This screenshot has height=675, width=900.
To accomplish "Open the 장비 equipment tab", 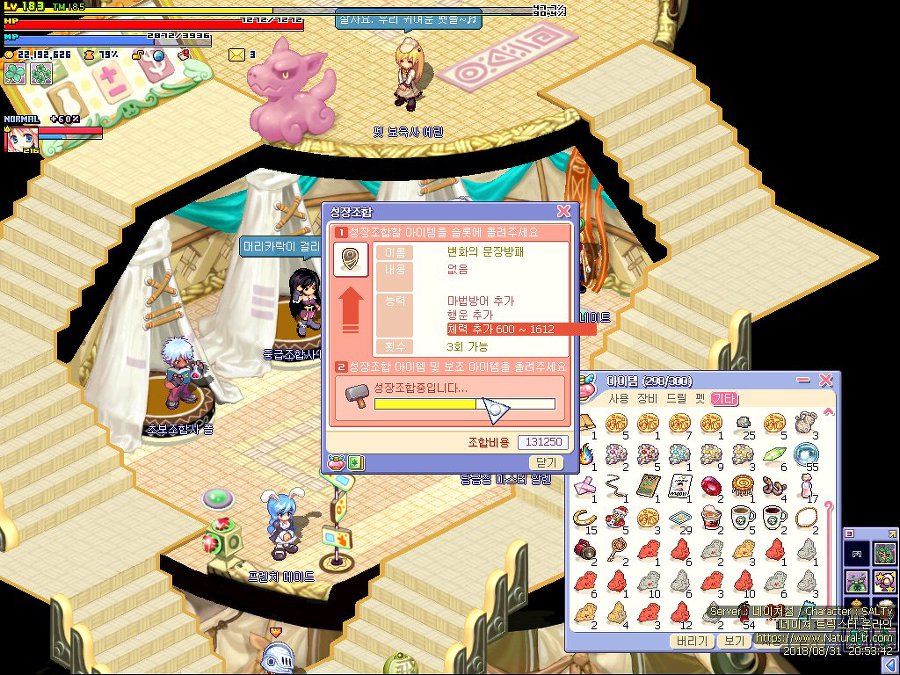I will 649,399.
